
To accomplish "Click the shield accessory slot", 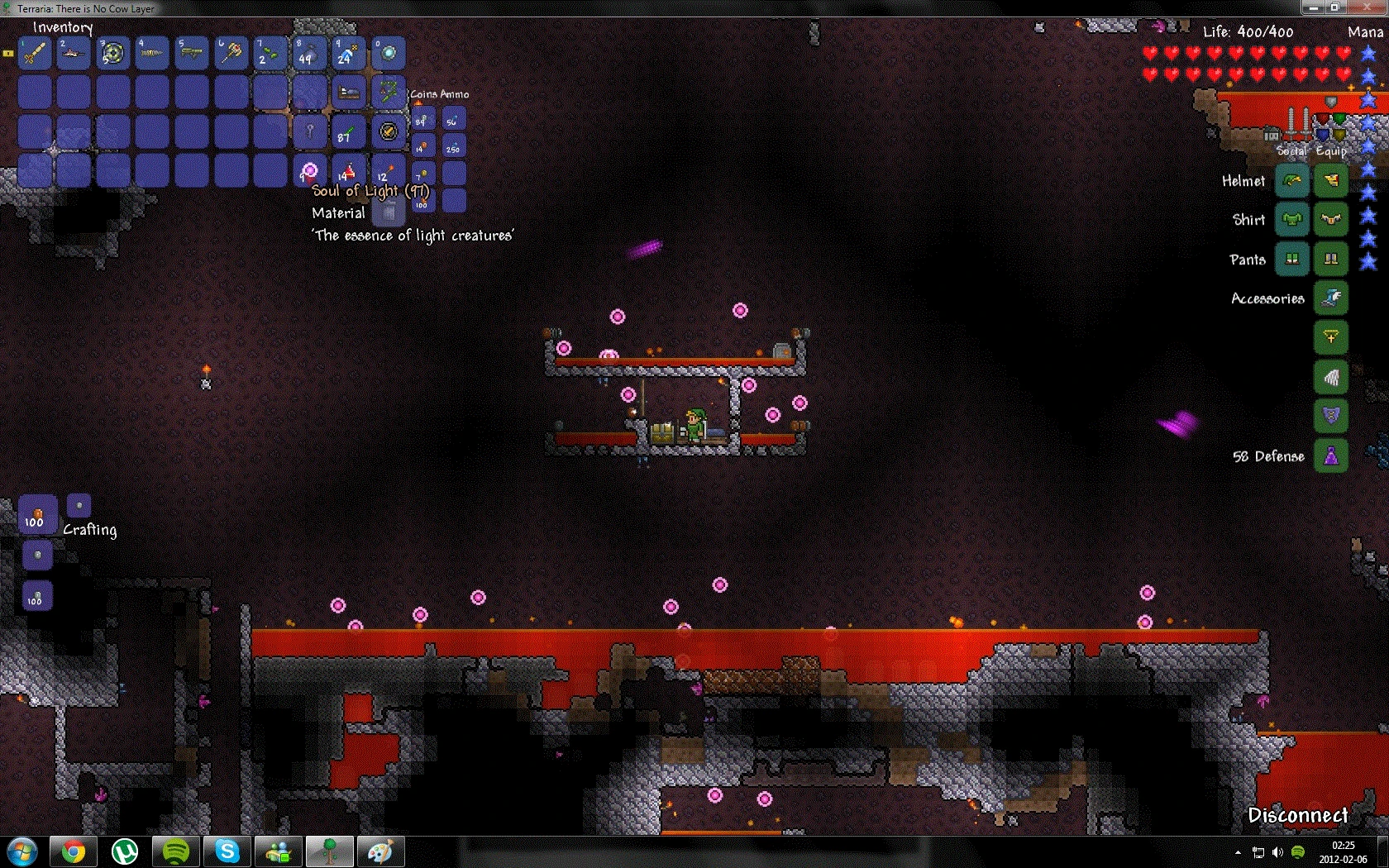I will (1332, 414).
